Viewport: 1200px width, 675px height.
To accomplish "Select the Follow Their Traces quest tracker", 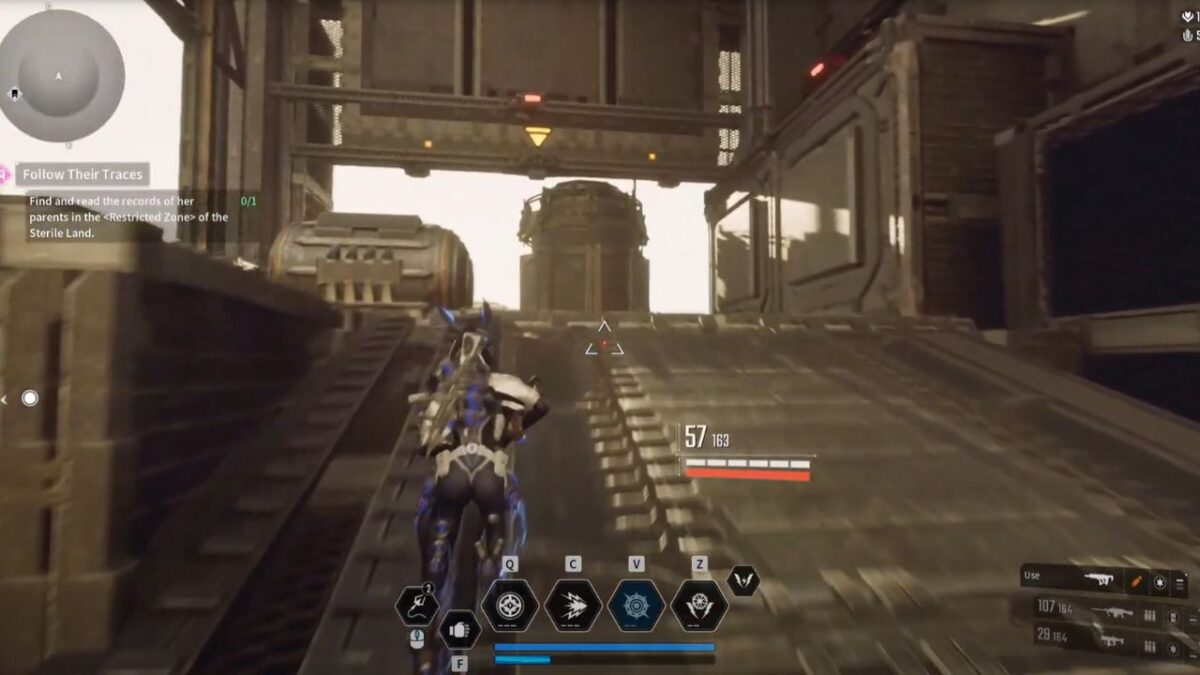I will 84,174.
